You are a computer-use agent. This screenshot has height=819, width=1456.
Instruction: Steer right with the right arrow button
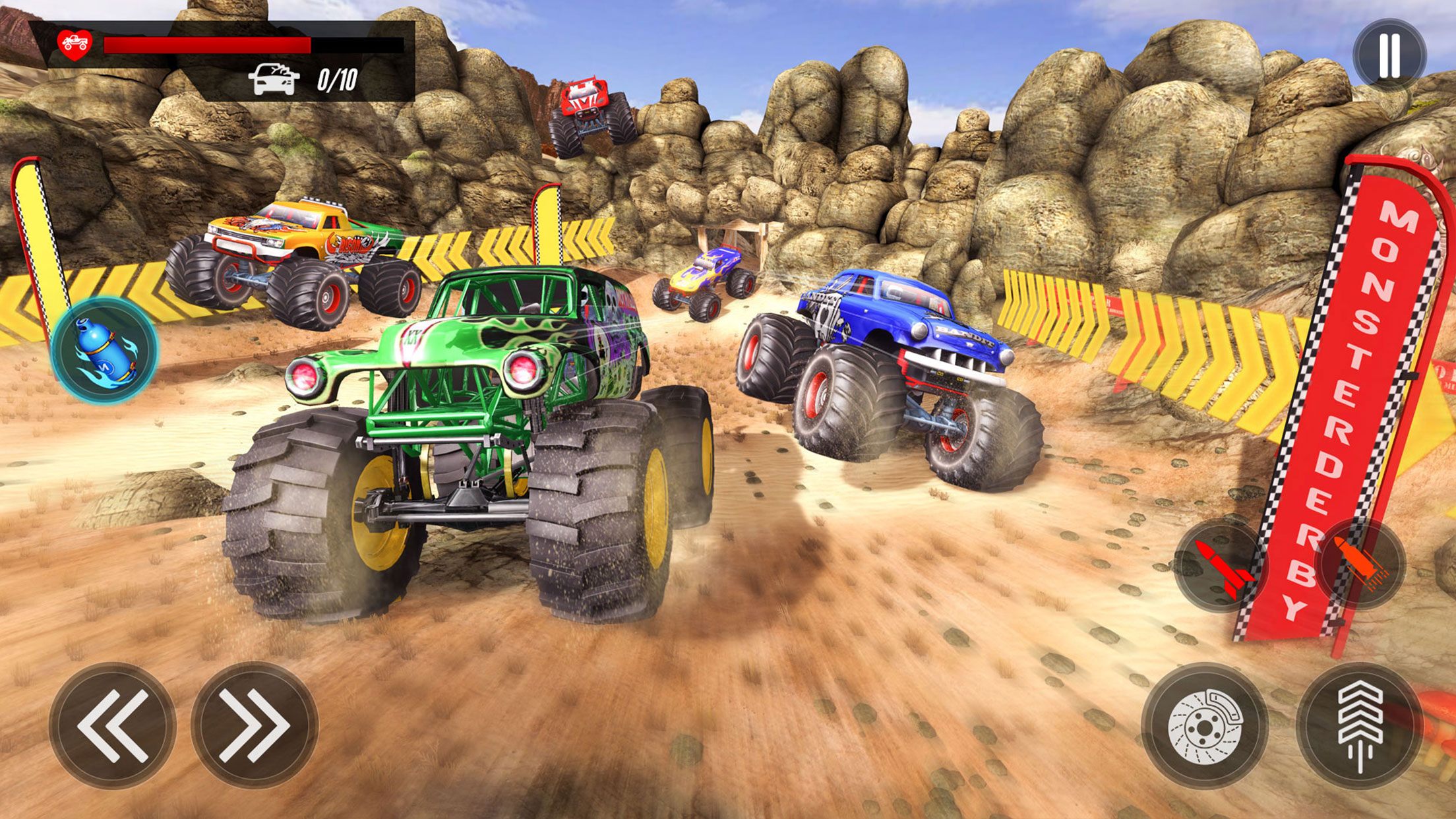(x=255, y=725)
